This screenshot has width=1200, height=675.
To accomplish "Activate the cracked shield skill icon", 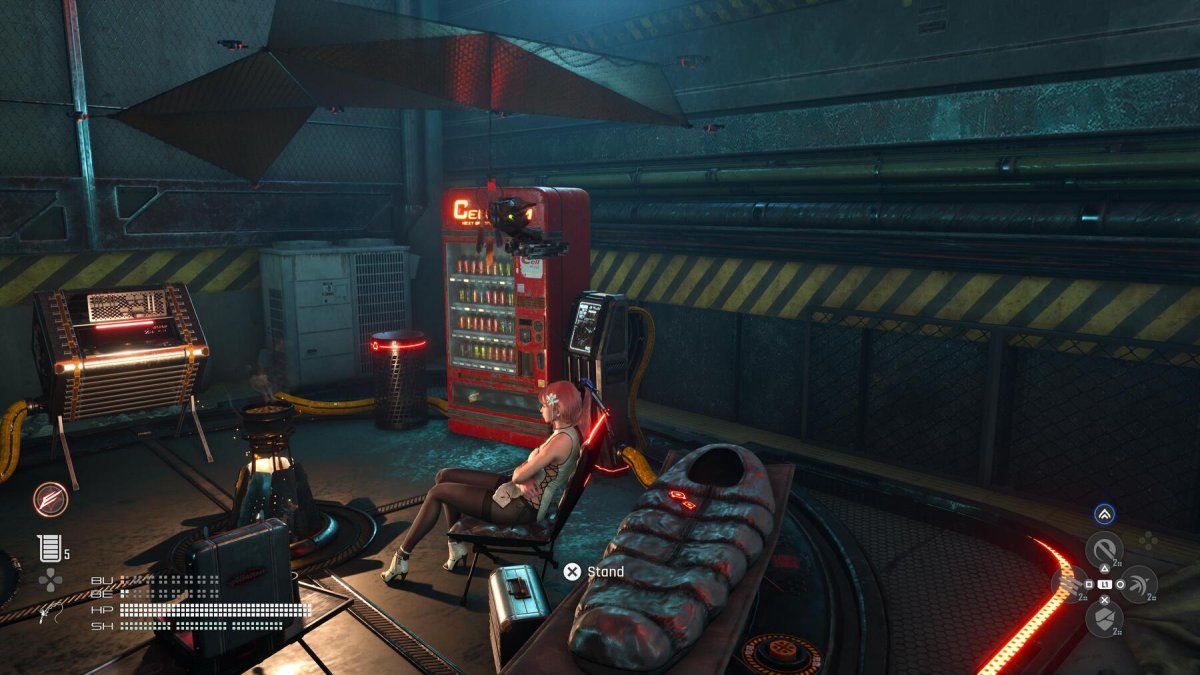I will tap(1104, 619).
